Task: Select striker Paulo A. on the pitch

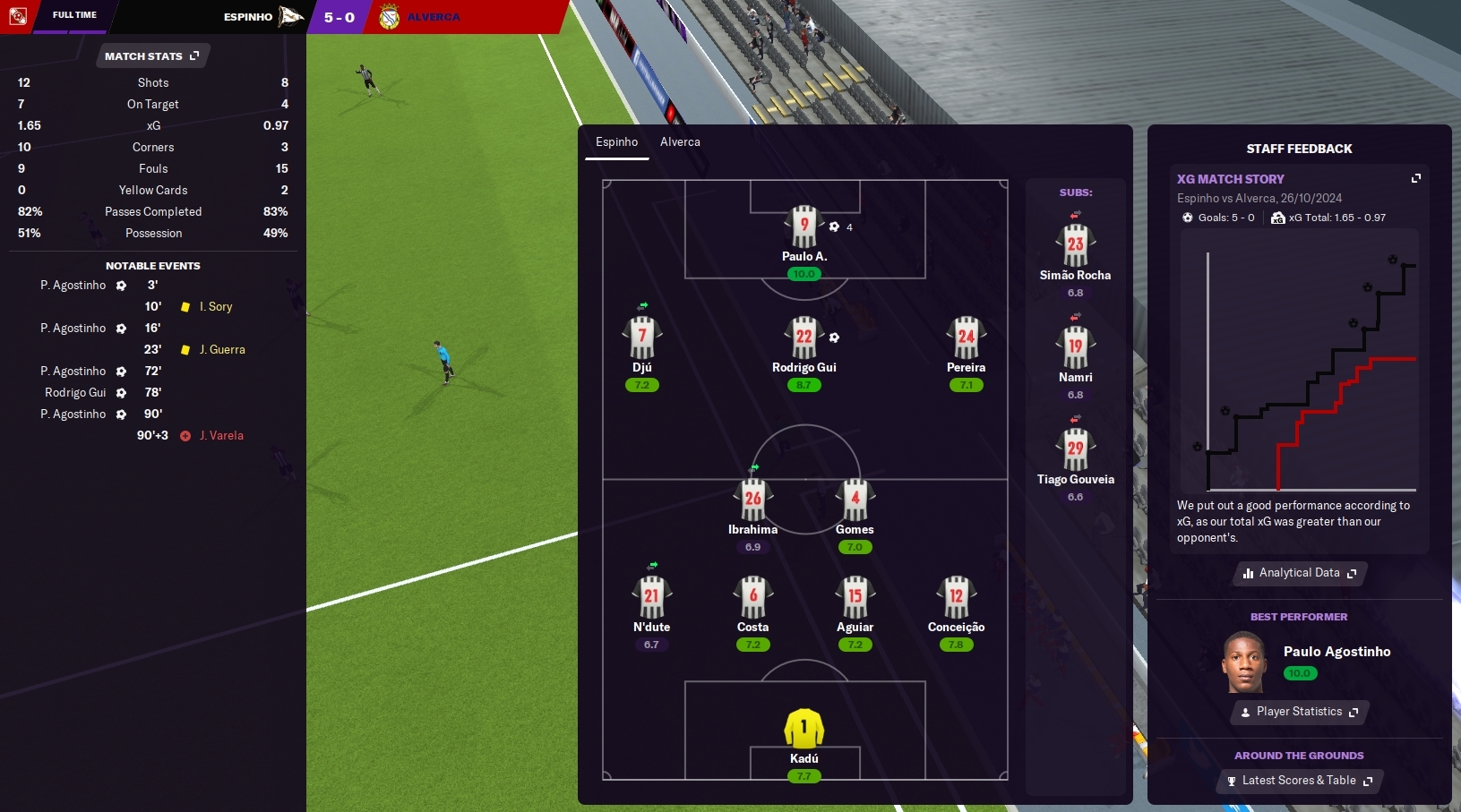Action: click(x=804, y=227)
